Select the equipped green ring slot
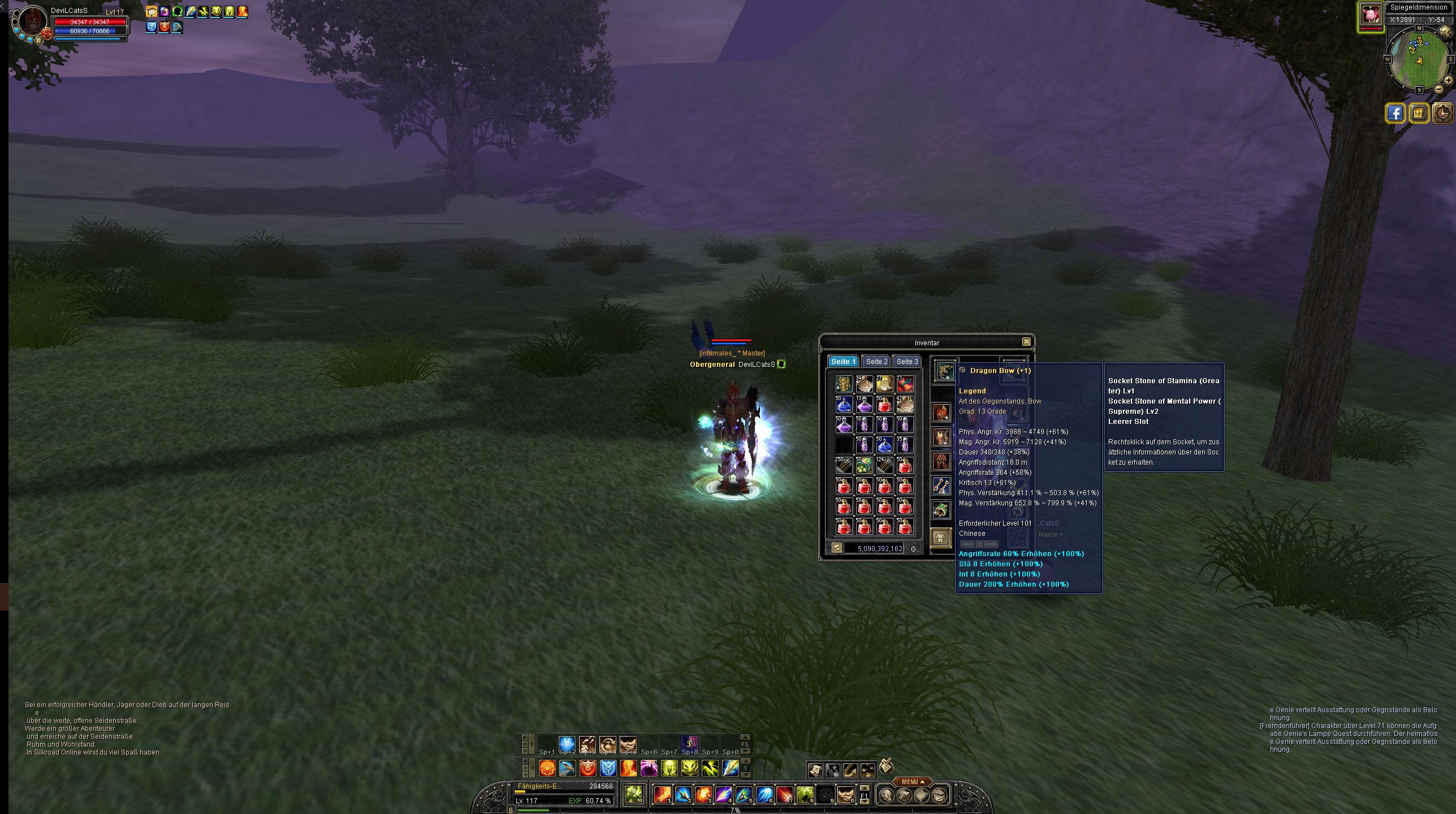 click(x=941, y=510)
